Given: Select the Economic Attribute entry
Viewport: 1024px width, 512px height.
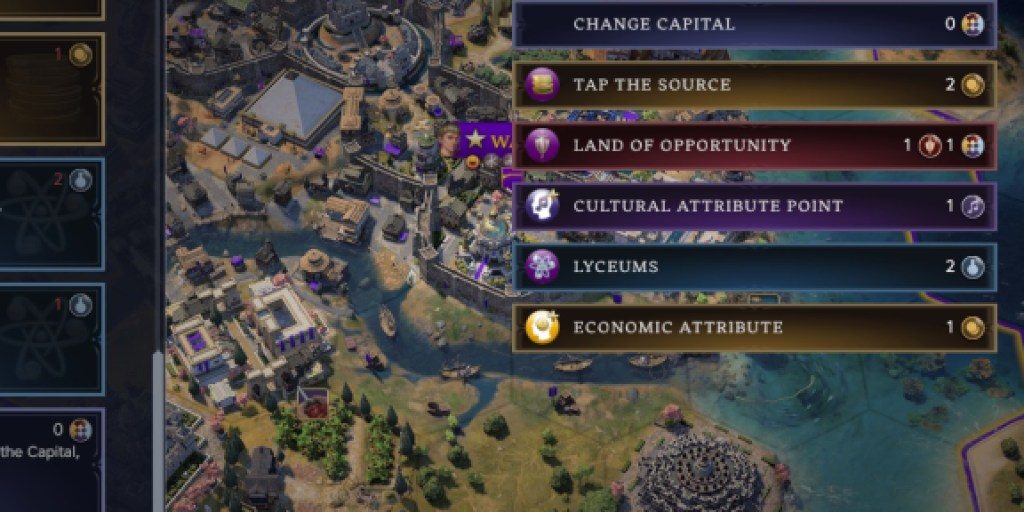Looking at the screenshot, I should pyautogui.click(x=754, y=327).
